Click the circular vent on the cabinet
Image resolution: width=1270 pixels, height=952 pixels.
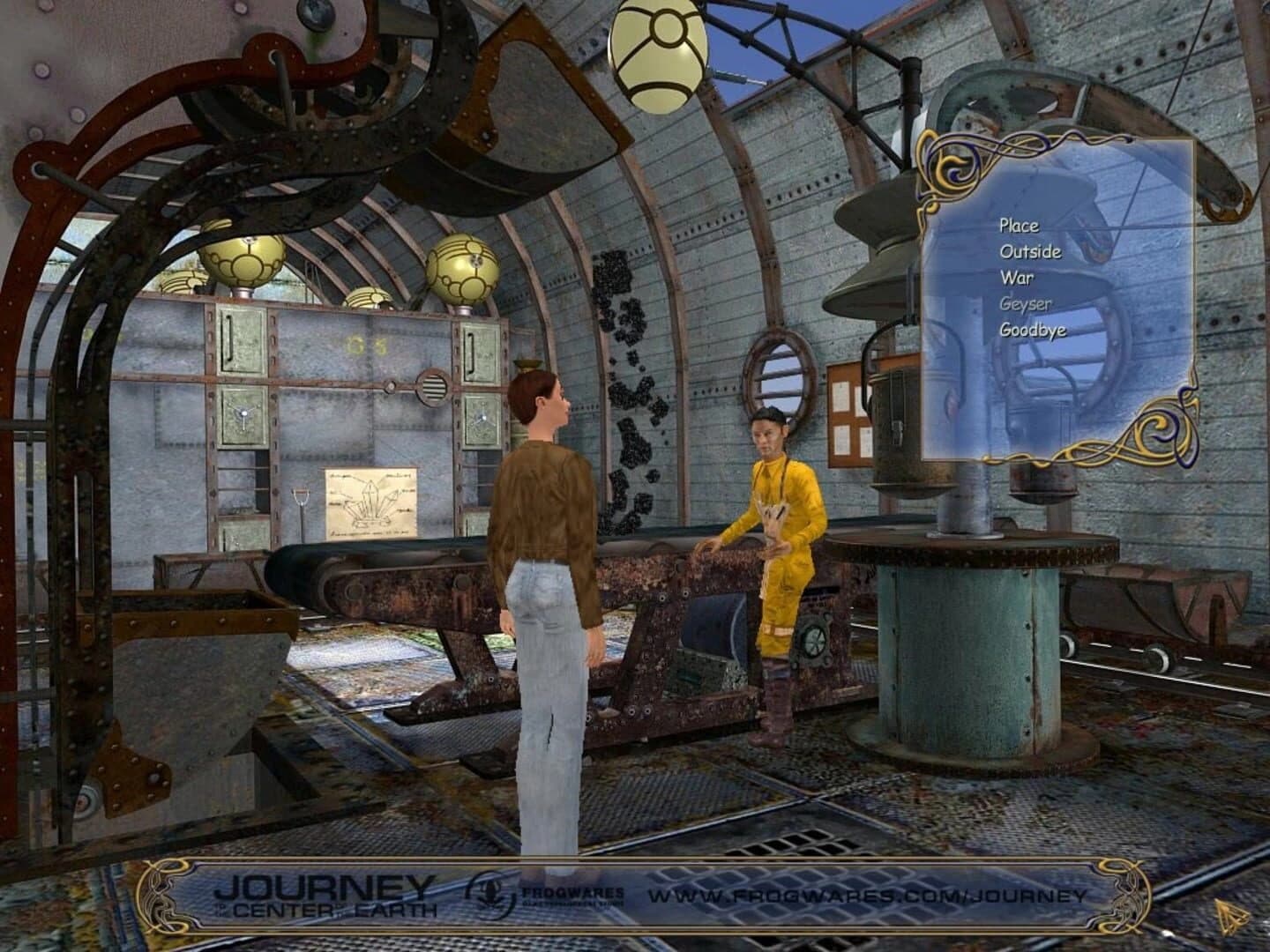coord(432,385)
